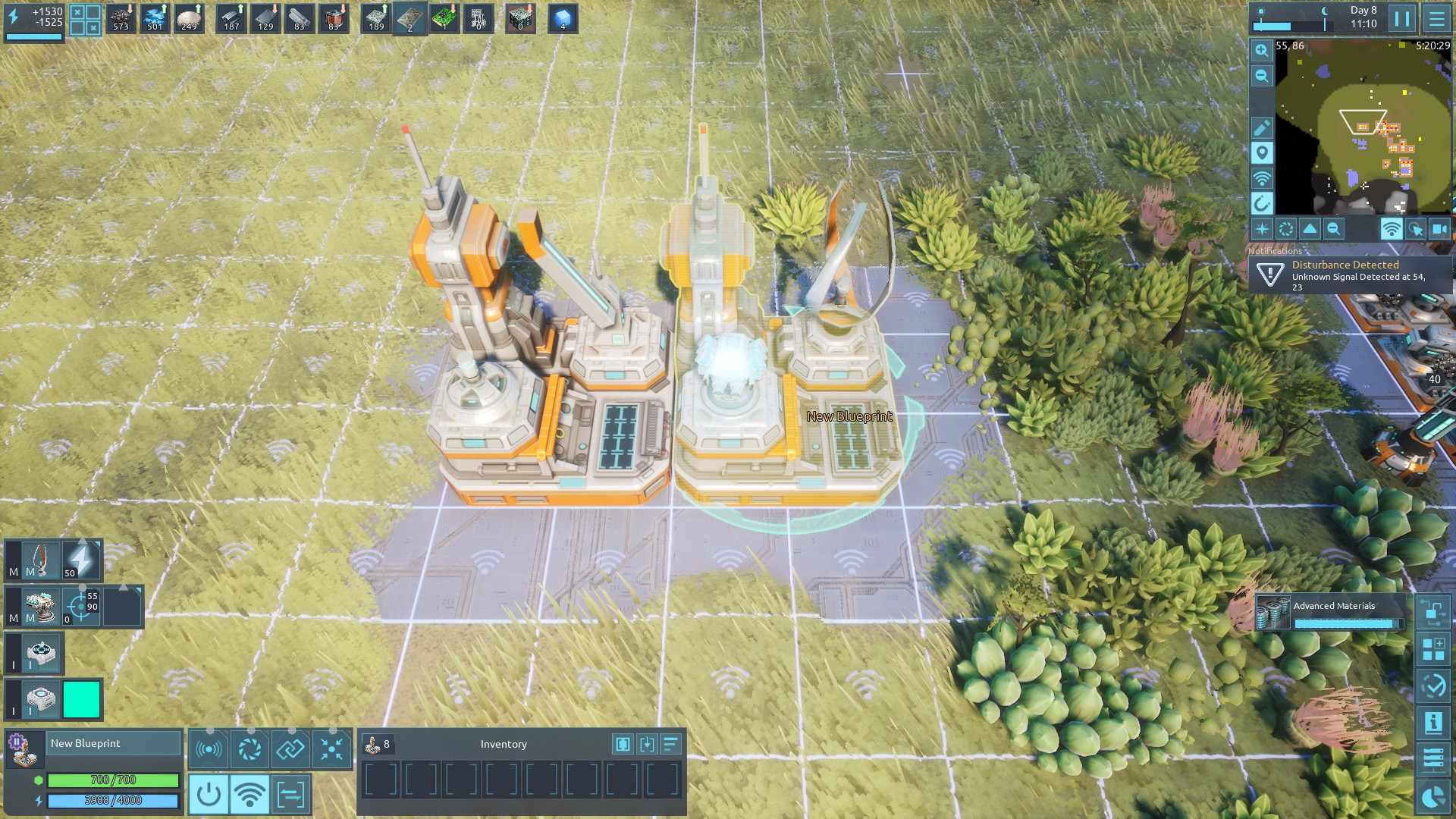Click the cyan color swatch
Viewport: 1456px width, 819px height.
coord(82,699)
